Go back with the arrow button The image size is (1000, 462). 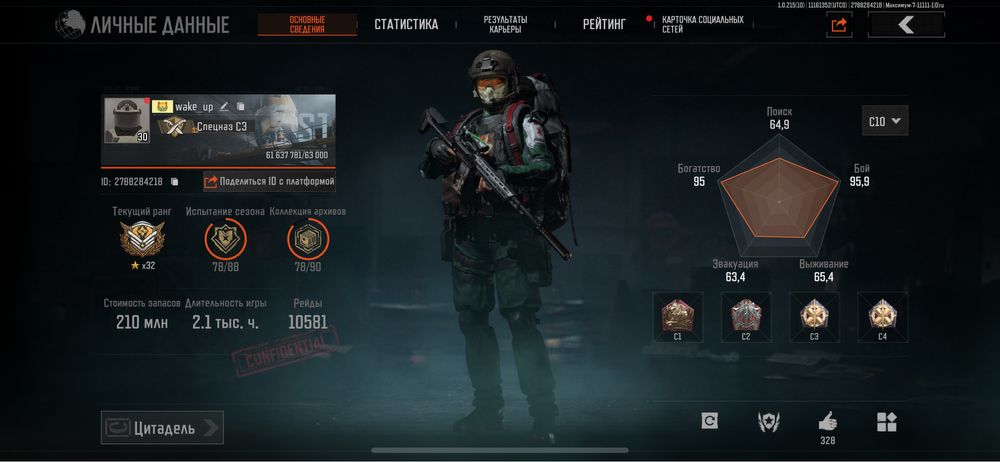coord(906,26)
